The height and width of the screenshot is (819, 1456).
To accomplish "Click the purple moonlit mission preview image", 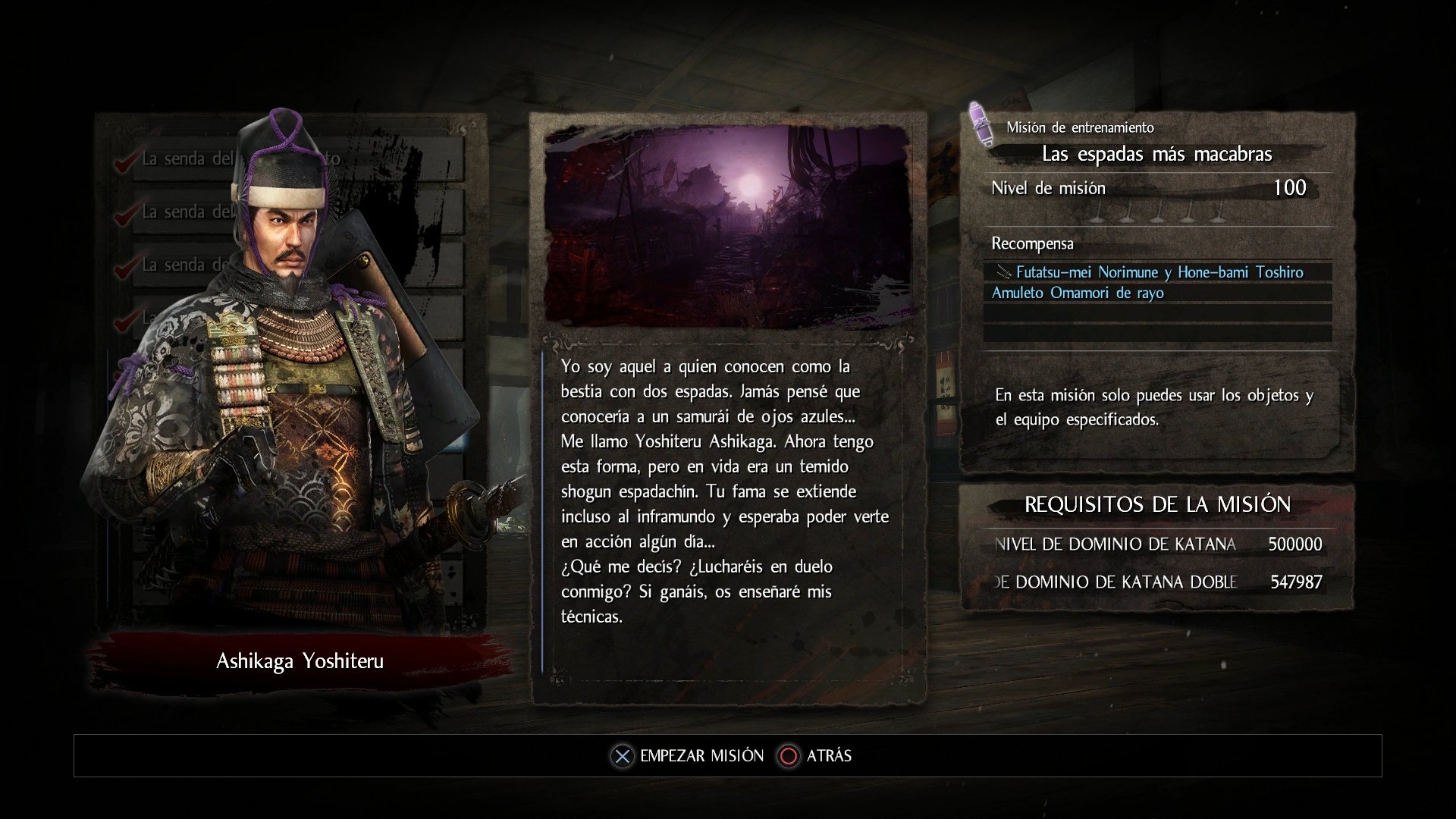I will [727, 224].
